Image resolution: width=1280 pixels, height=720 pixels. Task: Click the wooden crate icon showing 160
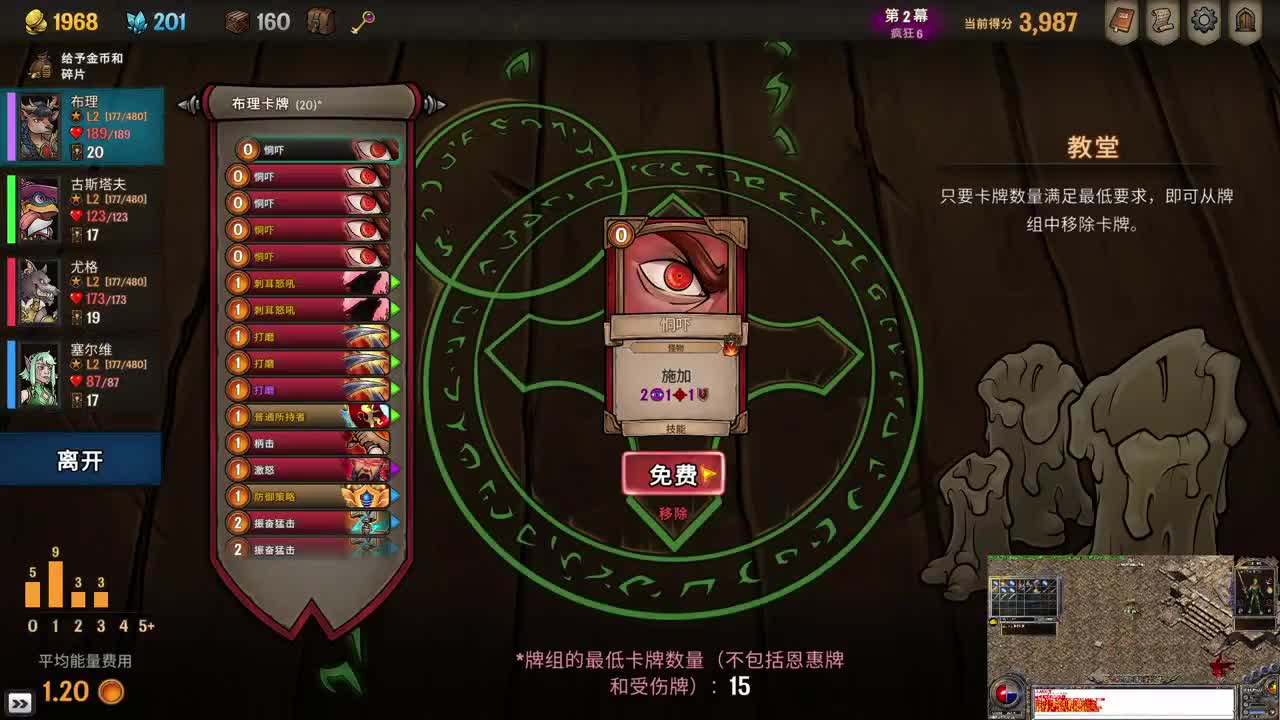236,21
